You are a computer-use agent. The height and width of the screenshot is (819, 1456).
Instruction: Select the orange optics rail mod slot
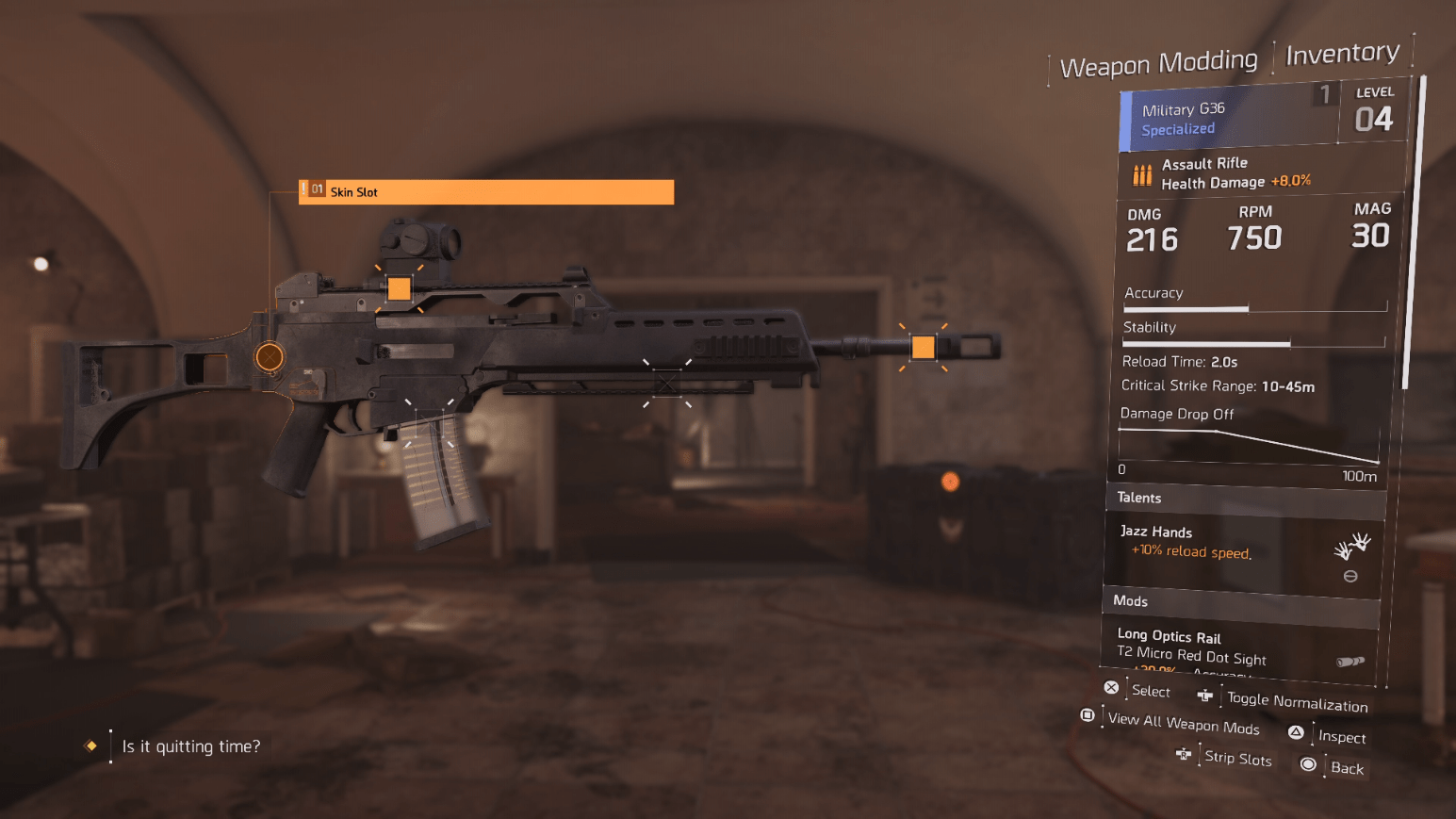(399, 288)
